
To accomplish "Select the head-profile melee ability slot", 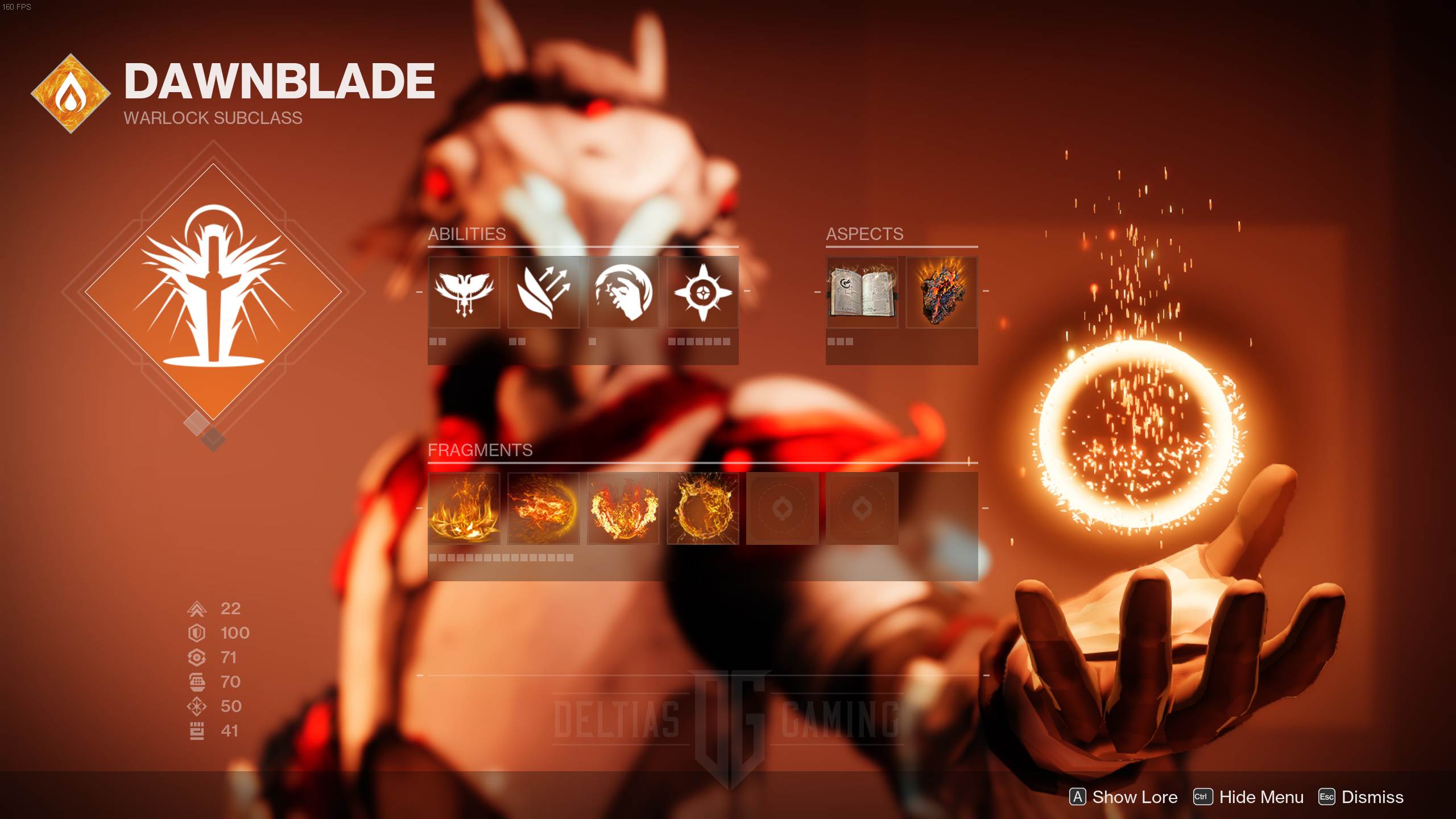I will click(x=623, y=292).
